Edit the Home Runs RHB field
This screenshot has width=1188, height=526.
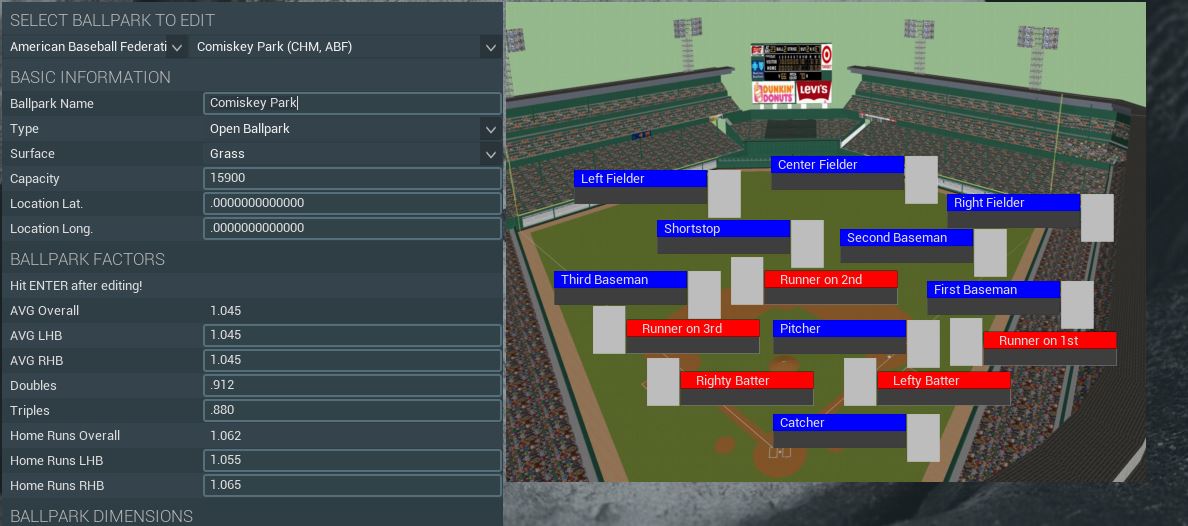click(352, 486)
